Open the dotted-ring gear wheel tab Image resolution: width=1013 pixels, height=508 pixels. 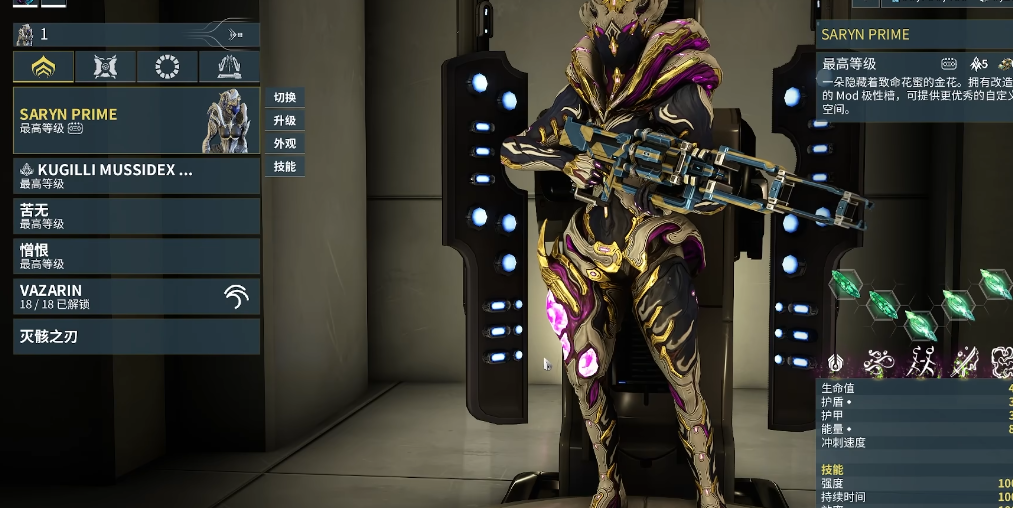[167, 67]
